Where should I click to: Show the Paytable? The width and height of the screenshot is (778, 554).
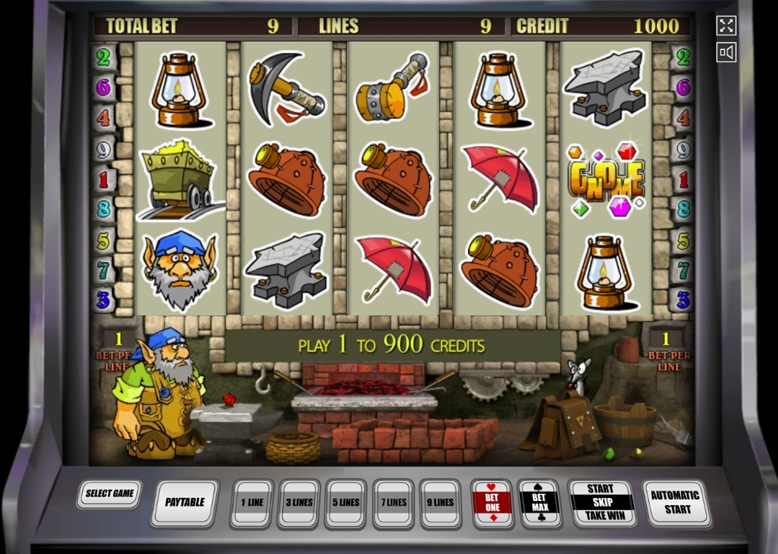[184, 502]
